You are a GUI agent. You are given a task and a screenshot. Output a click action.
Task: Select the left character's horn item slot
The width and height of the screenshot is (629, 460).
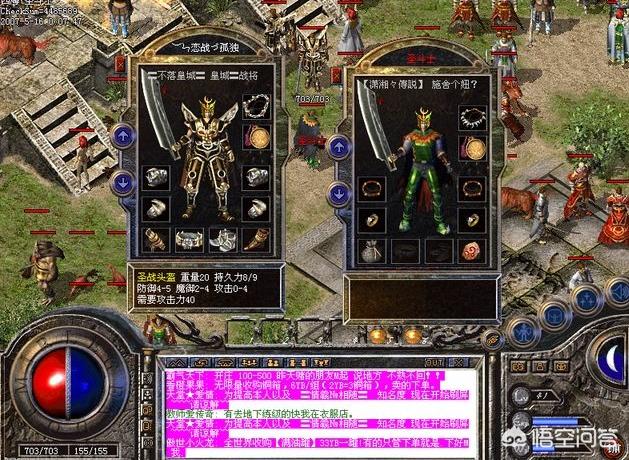(257, 239)
